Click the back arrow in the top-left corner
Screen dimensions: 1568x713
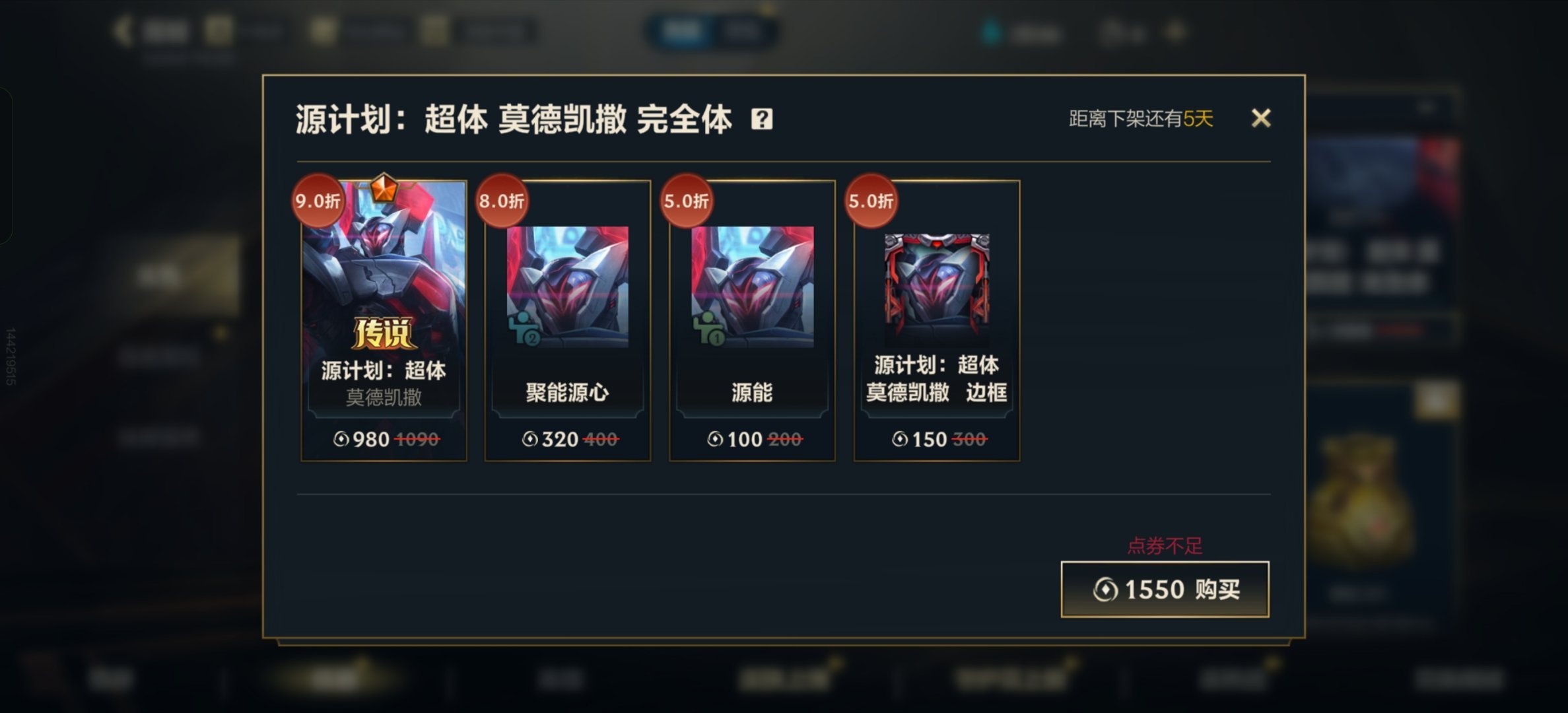pos(122,29)
